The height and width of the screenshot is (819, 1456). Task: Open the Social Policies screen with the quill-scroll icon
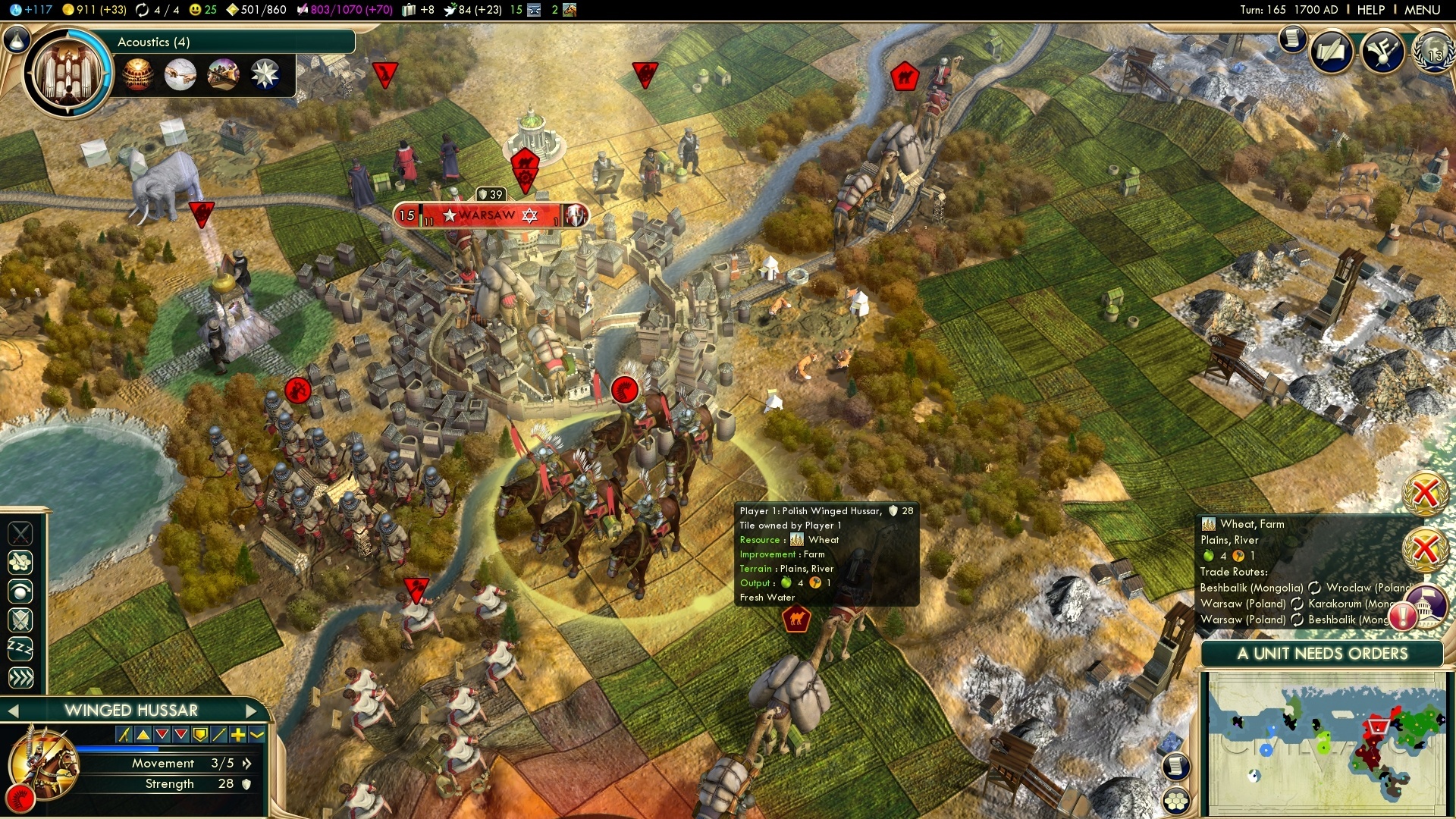point(1332,52)
